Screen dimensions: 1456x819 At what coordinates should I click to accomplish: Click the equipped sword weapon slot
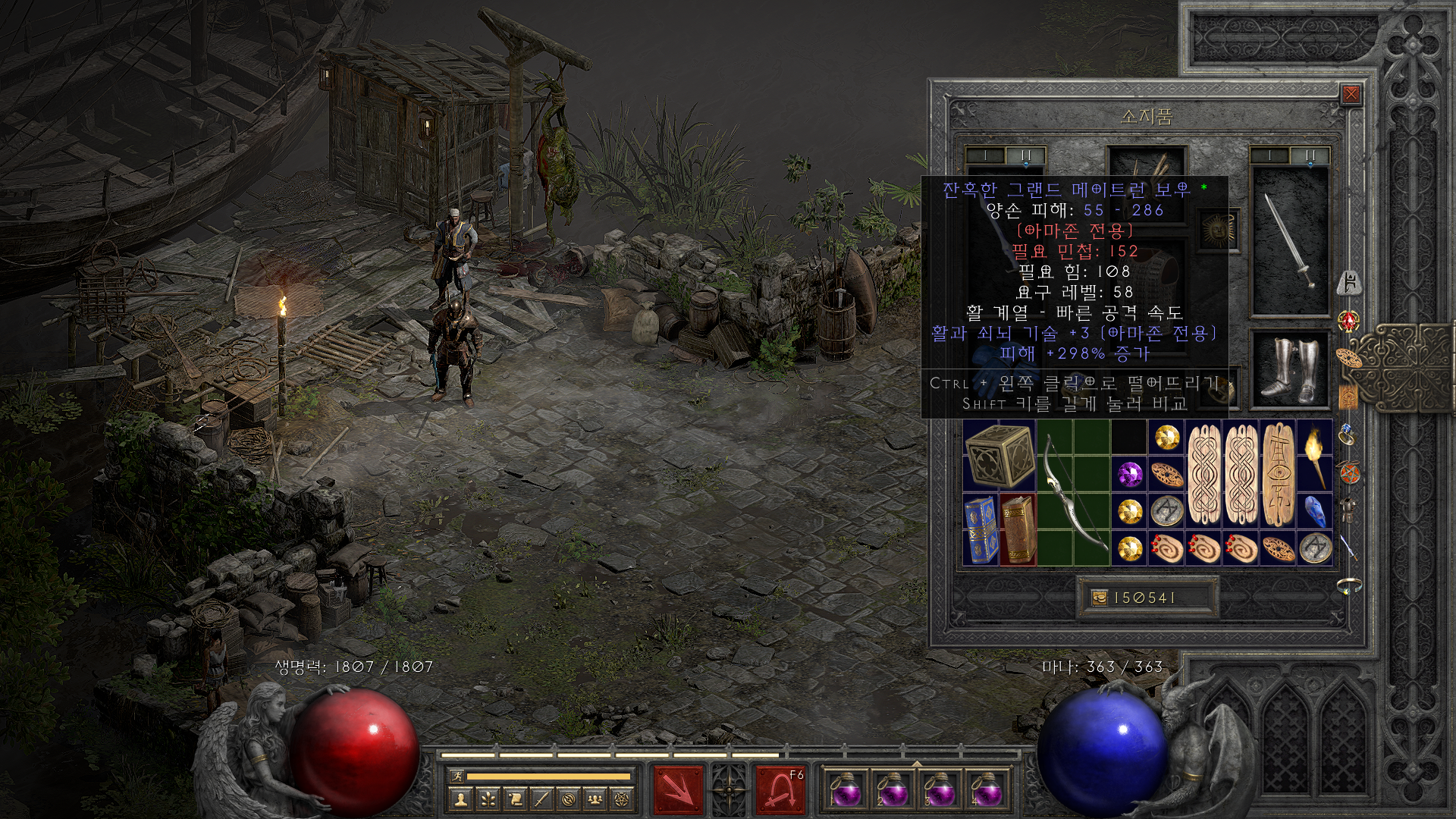coord(1289,240)
